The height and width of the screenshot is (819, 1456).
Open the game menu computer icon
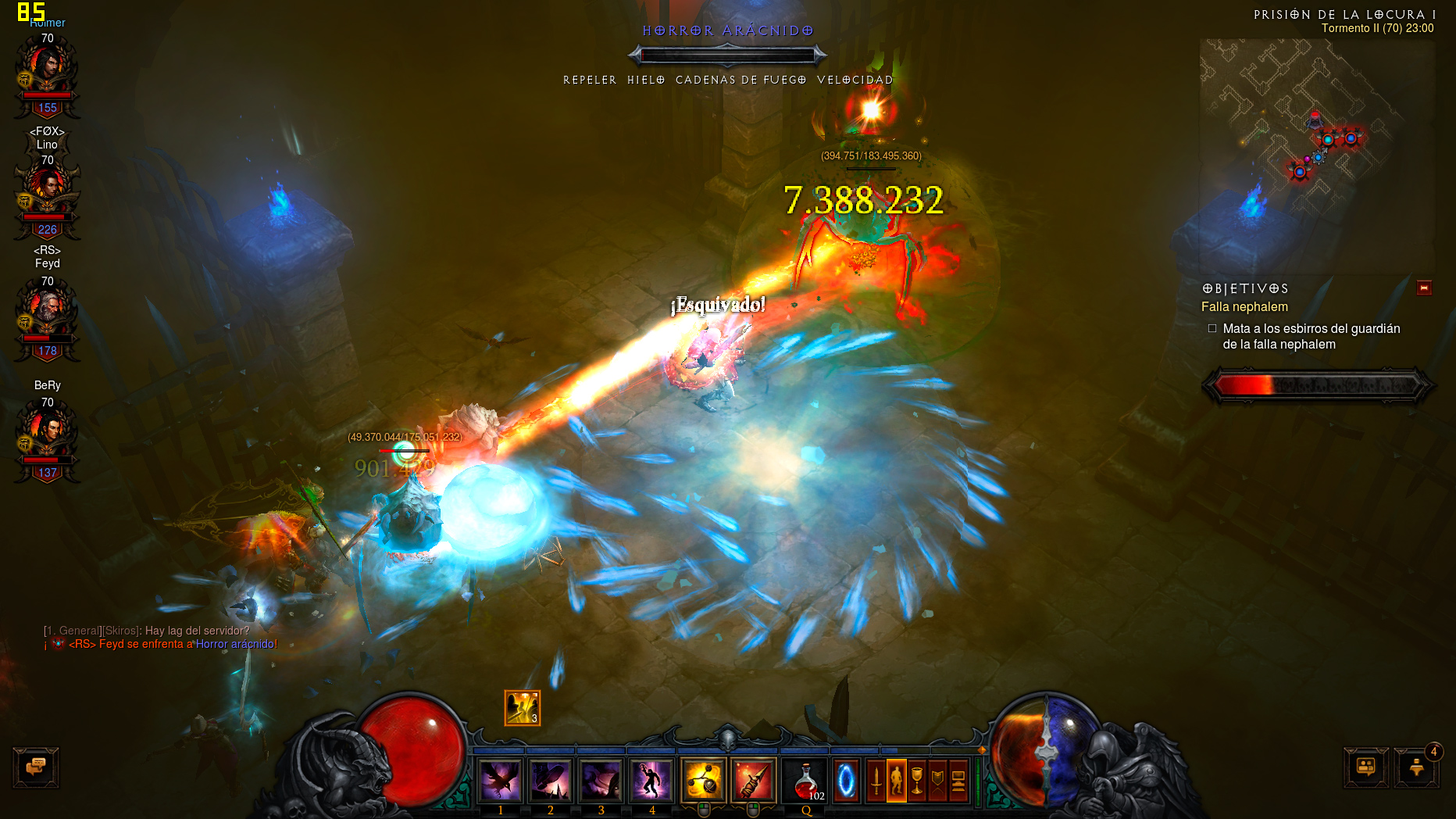coord(958,780)
